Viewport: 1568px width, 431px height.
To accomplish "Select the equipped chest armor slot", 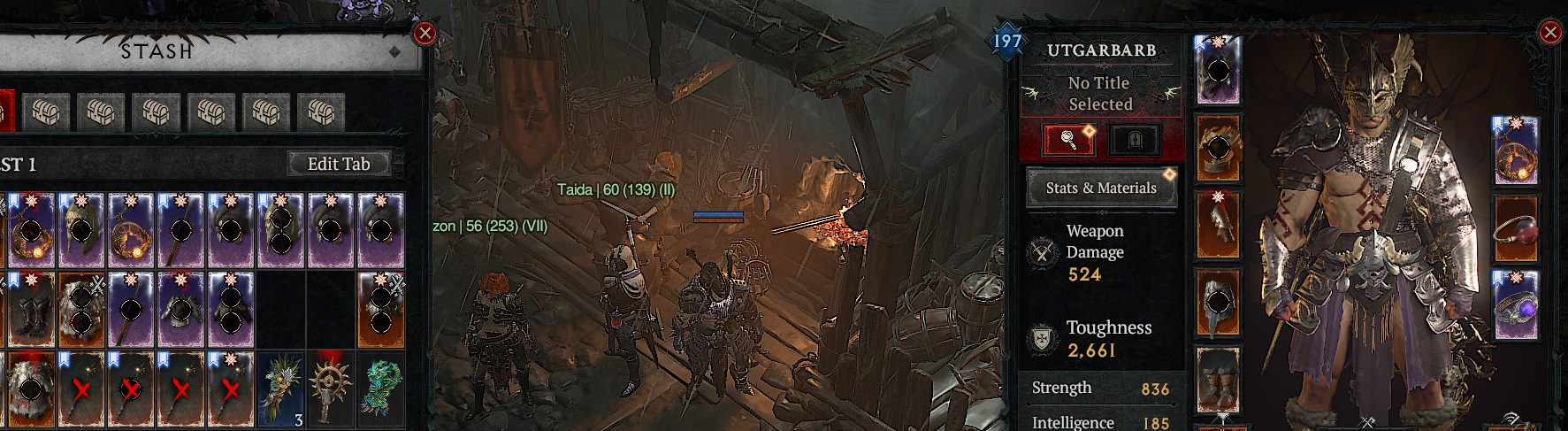I will pos(1217,148).
